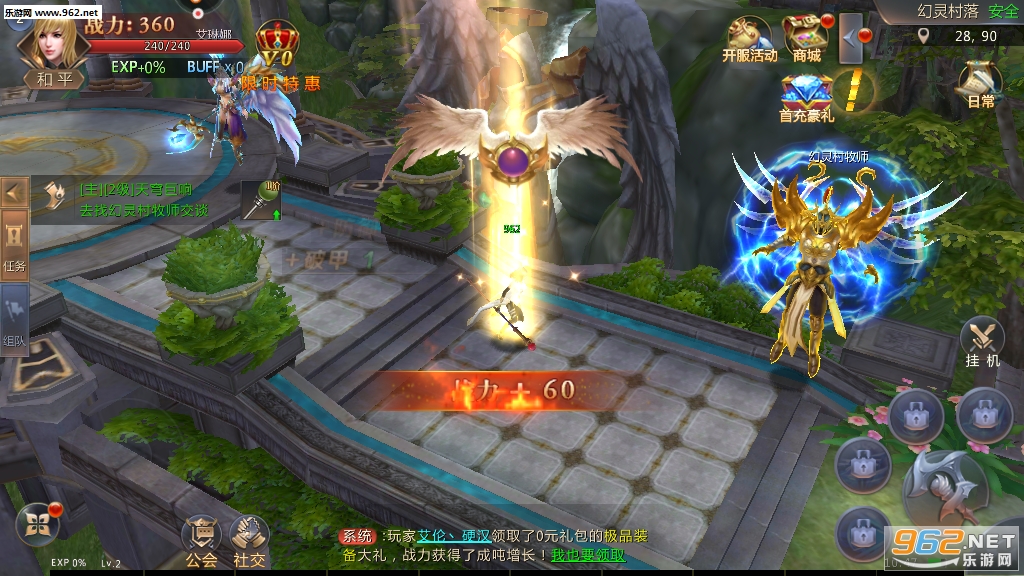Collapse the top-right icon row arrow
1024x576 pixels.
click(x=851, y=38)
